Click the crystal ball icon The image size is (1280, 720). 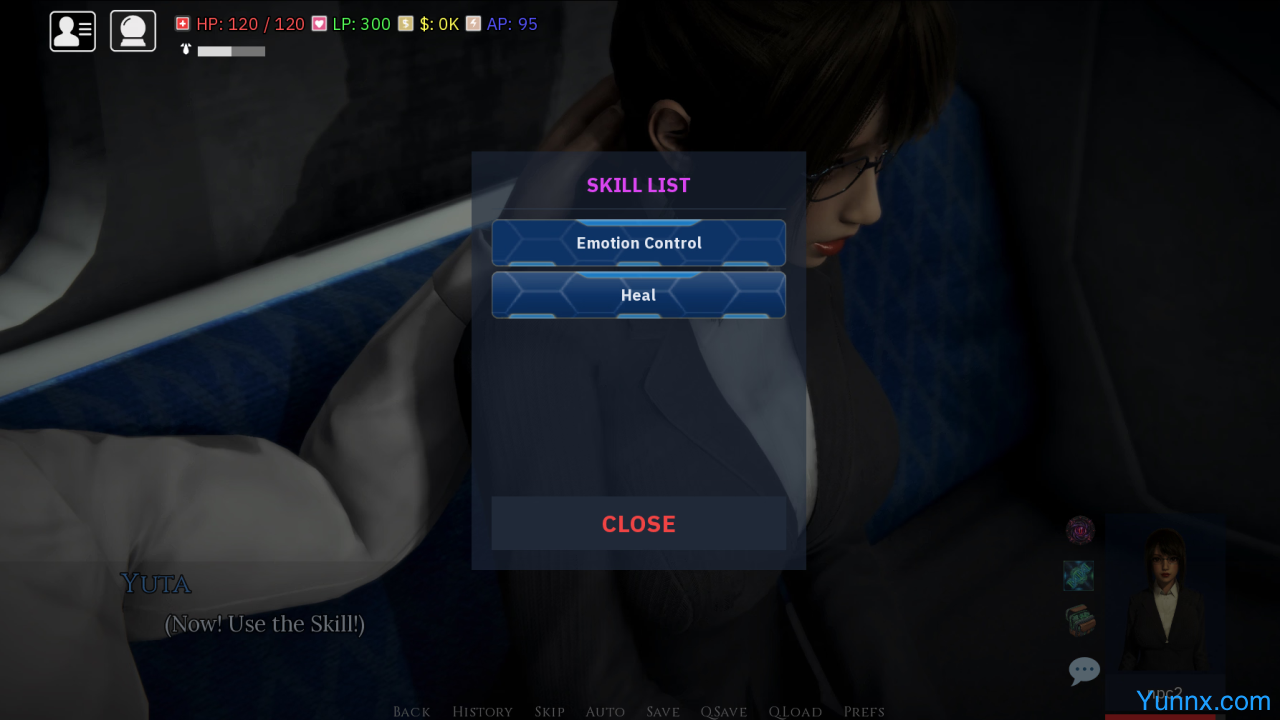coord(133,31)
